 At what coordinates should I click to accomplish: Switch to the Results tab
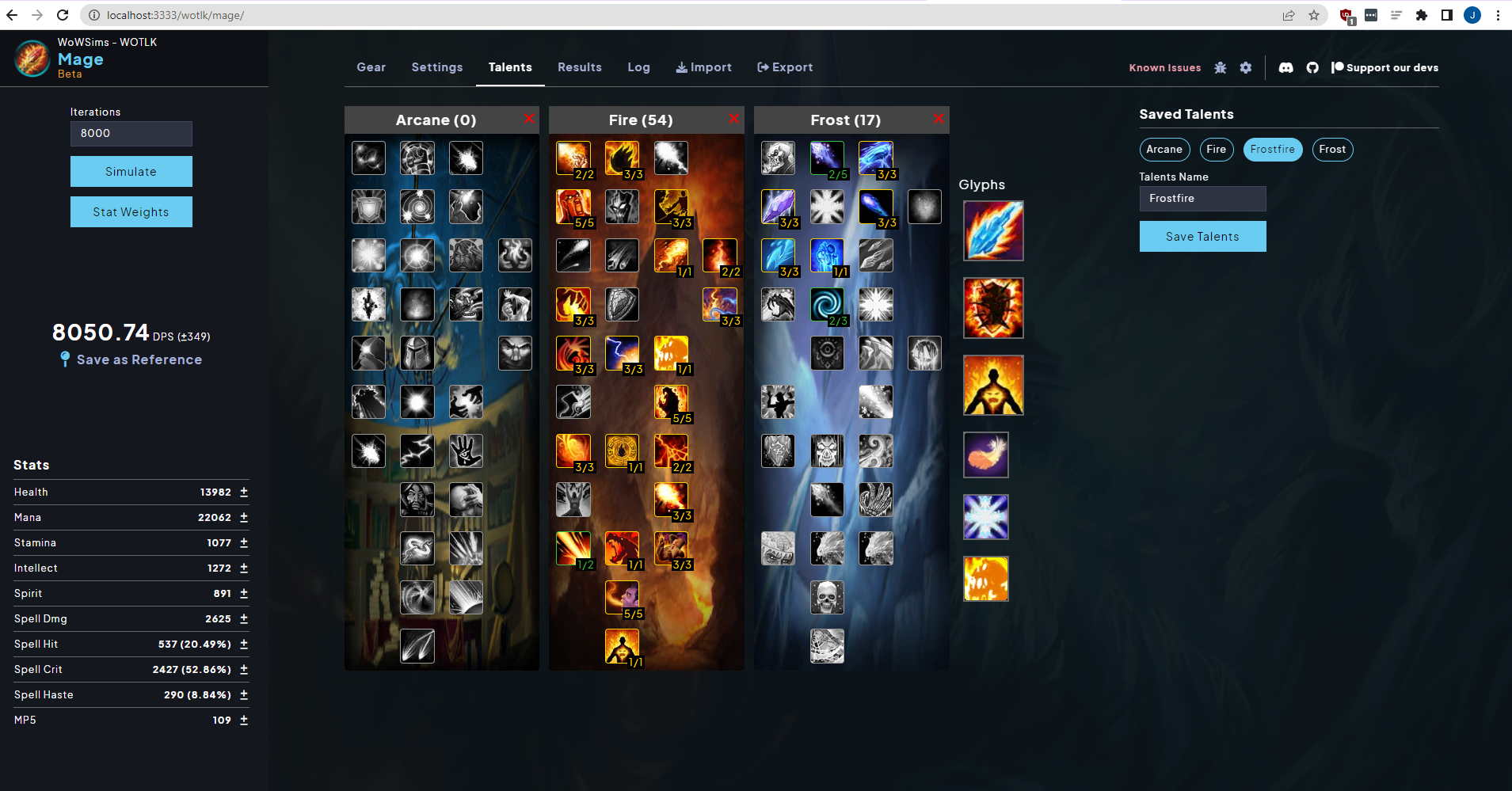coord(579,67)
